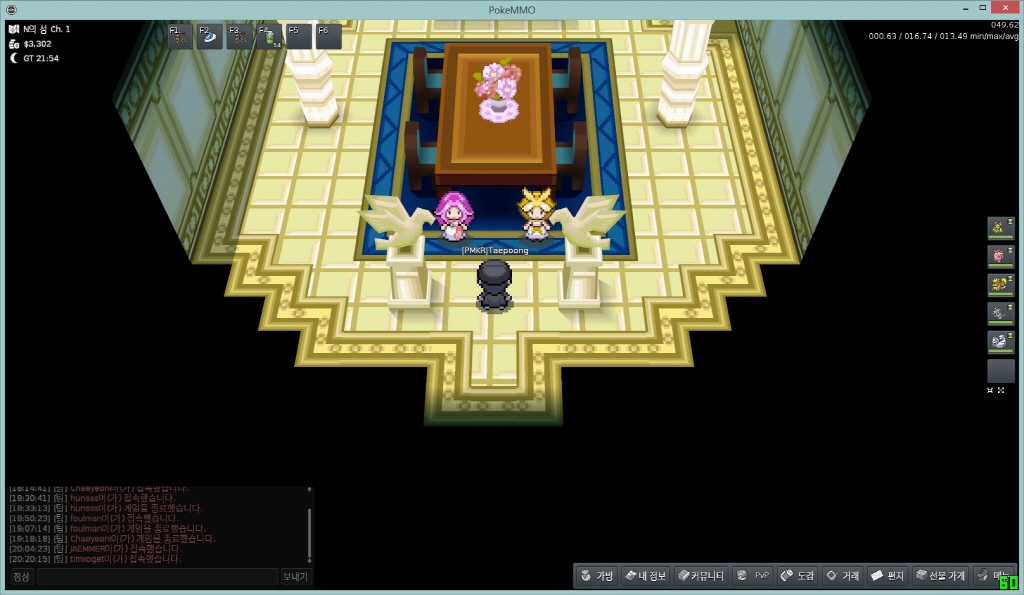This screenshot has height=595, width=1024.
Task: Open the 커뮤니티 community panel
Action: pos(700,576)
